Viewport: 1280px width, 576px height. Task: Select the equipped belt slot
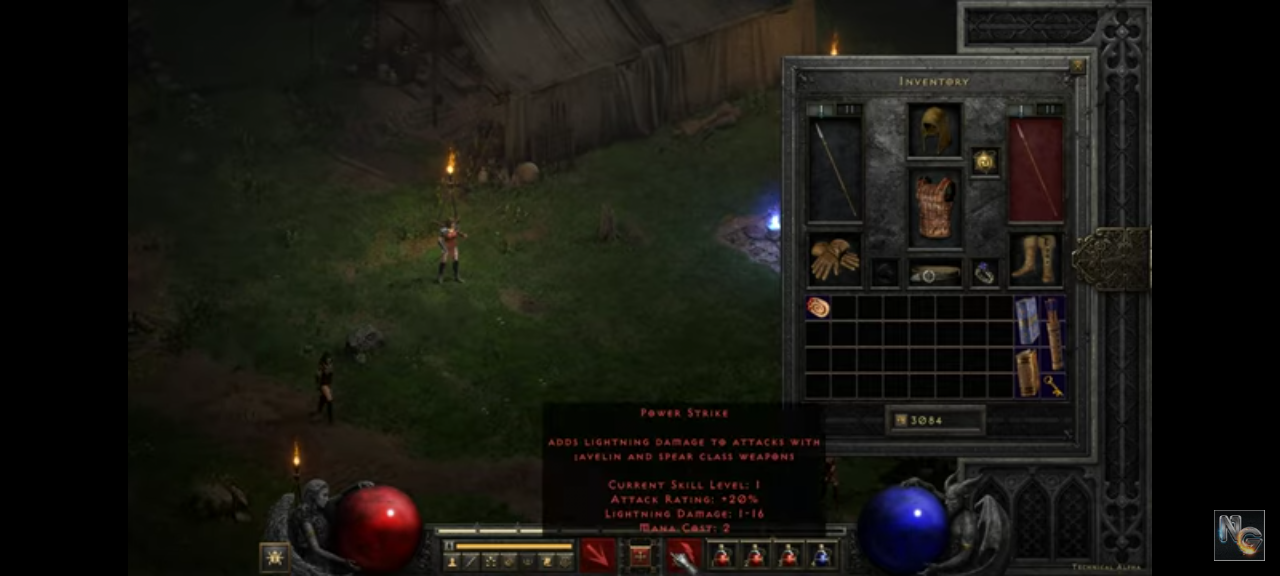coord(935,273)
